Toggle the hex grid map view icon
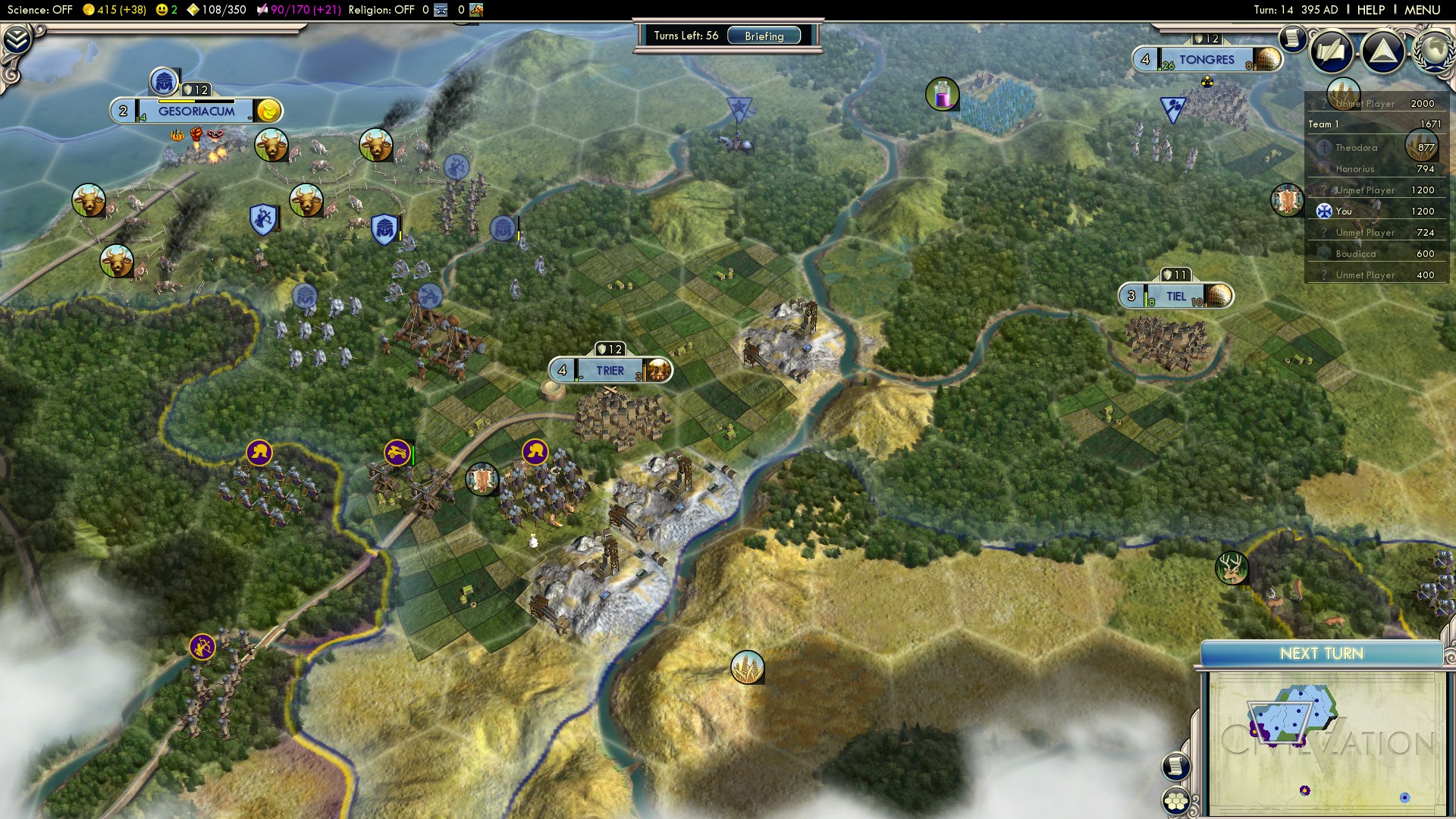The image size is (1456, 819). (1176, 801)
